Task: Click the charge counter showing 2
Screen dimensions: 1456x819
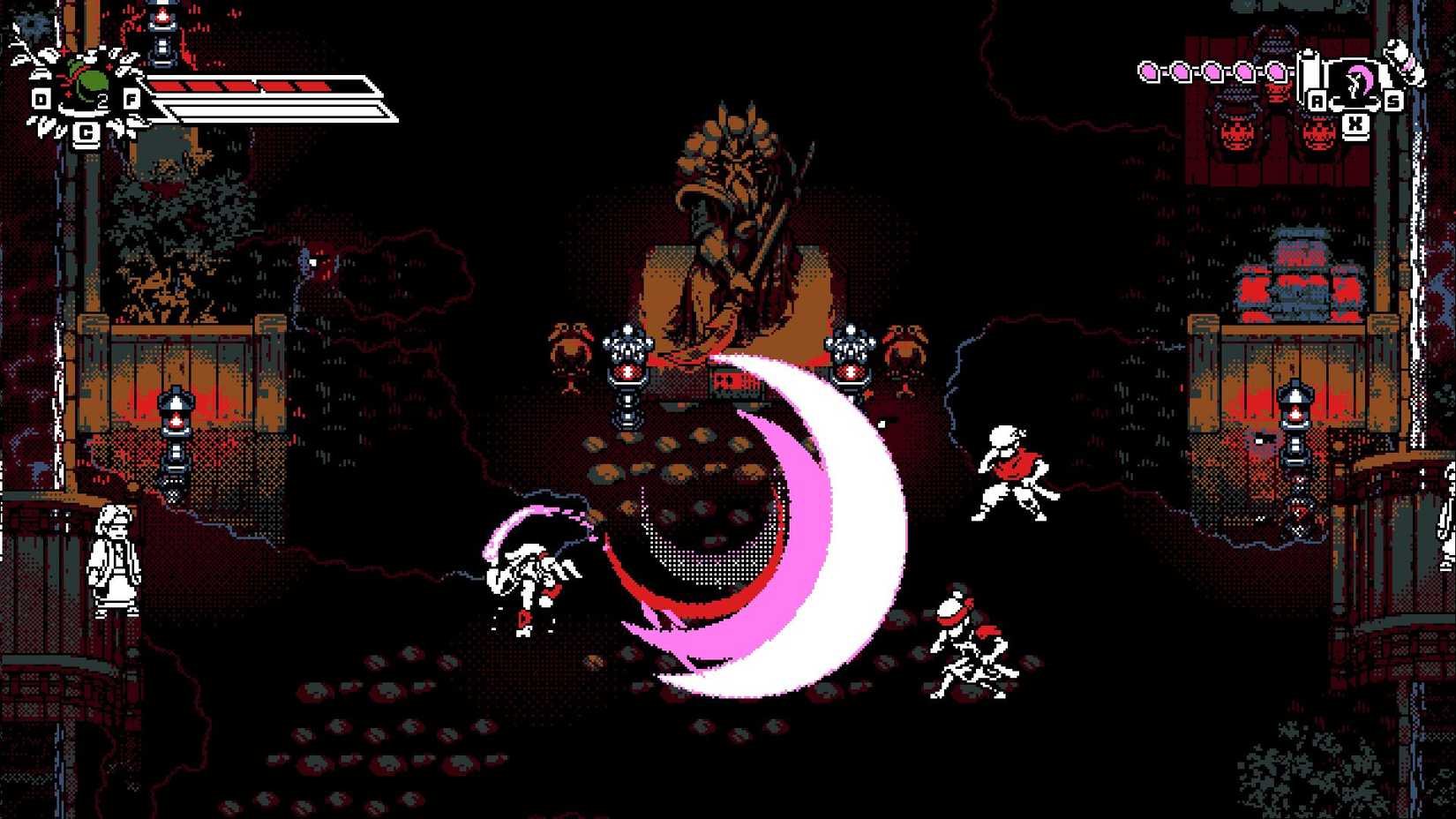Action: pos(103,99)
